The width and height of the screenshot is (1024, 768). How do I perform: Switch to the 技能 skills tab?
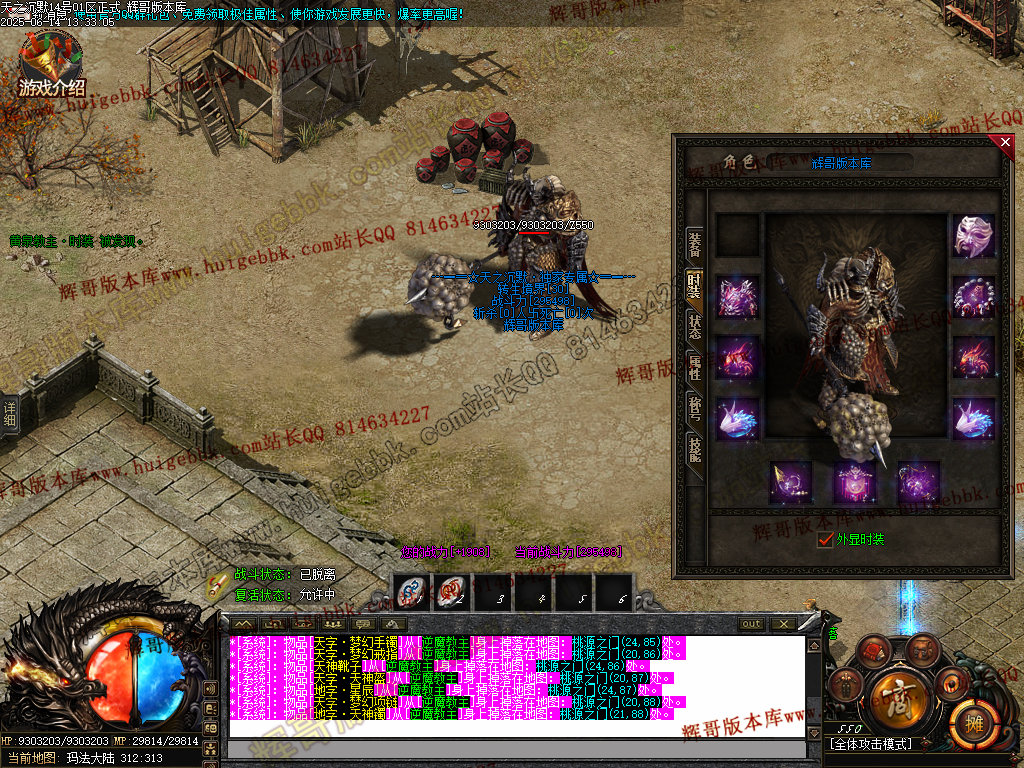694,448
